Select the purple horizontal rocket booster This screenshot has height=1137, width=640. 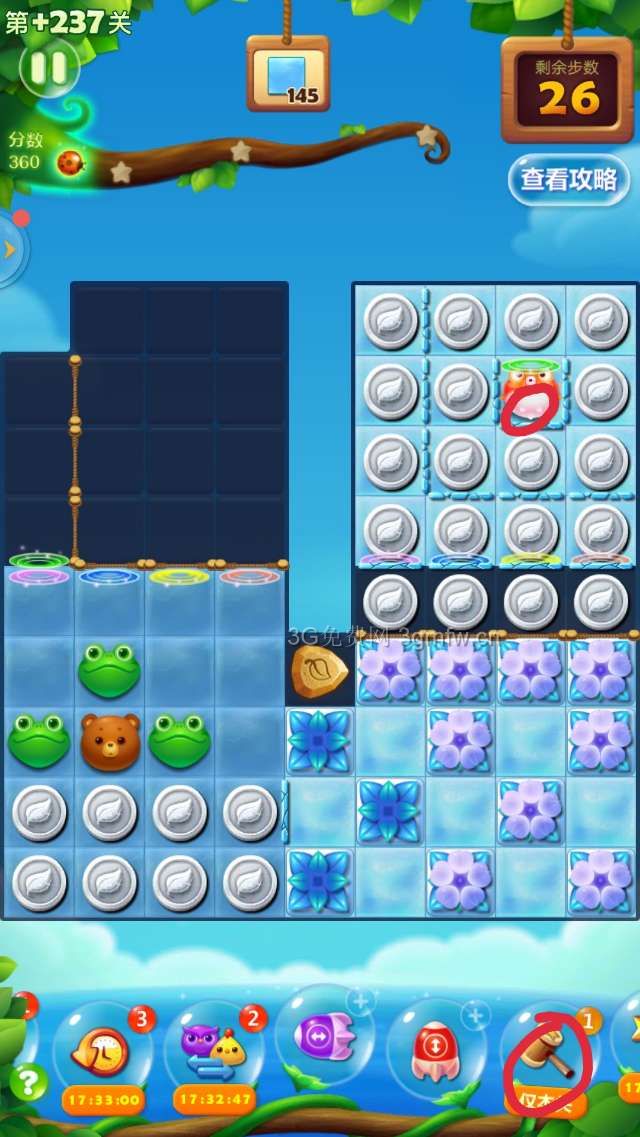click(325, 1037)
